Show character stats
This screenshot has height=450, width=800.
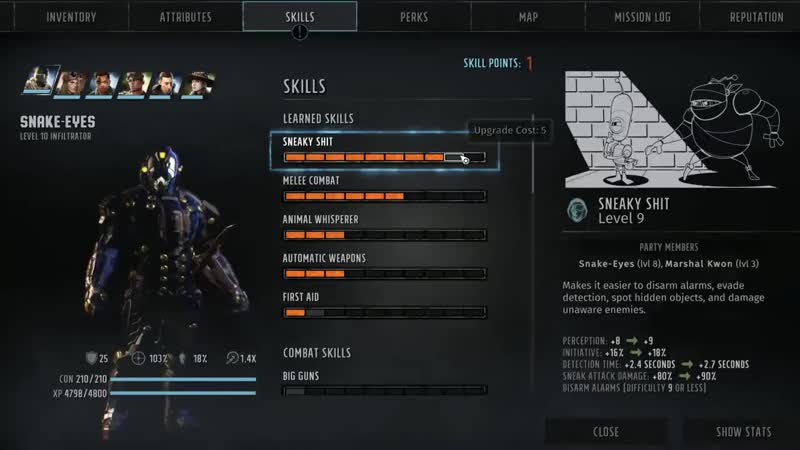click(x=743, y=432)
